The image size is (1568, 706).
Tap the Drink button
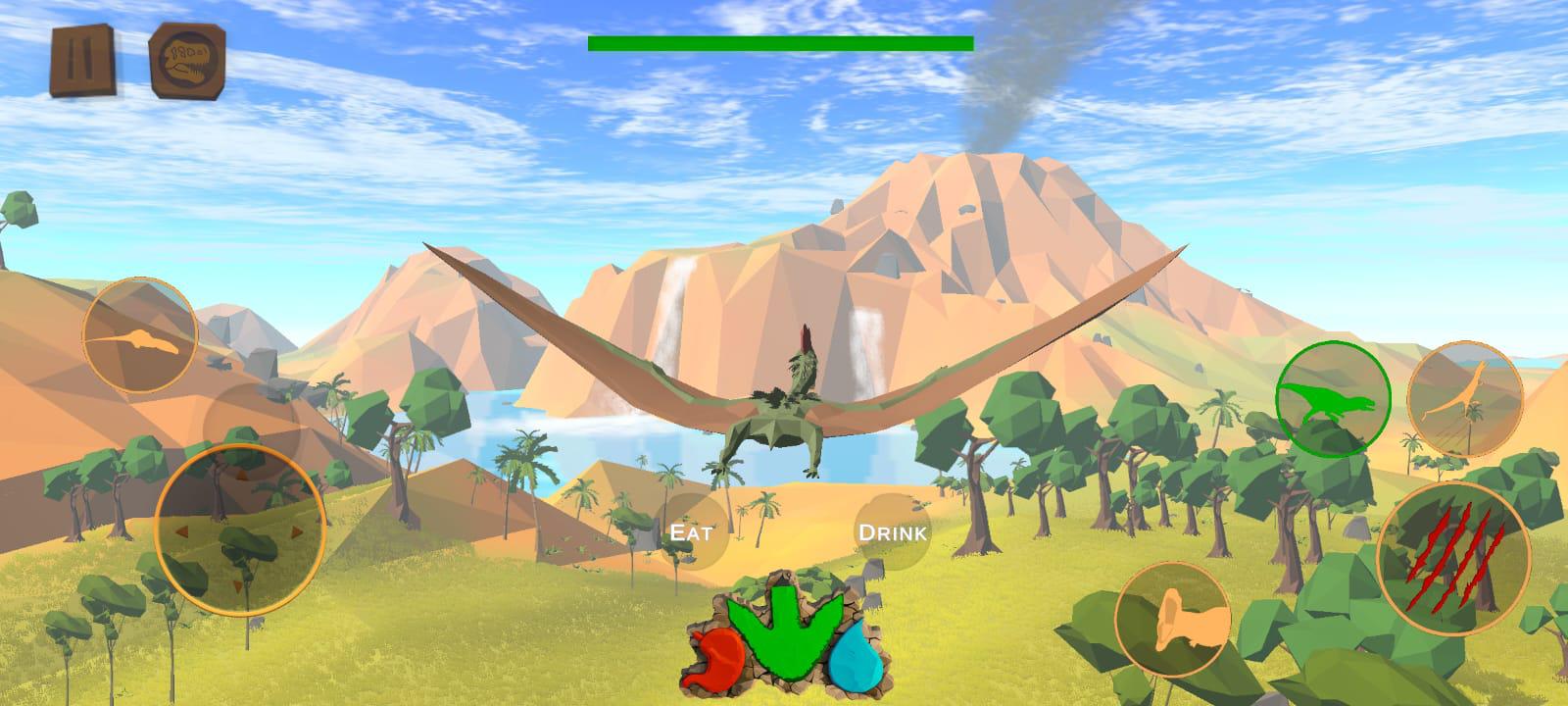pos(892,532)
